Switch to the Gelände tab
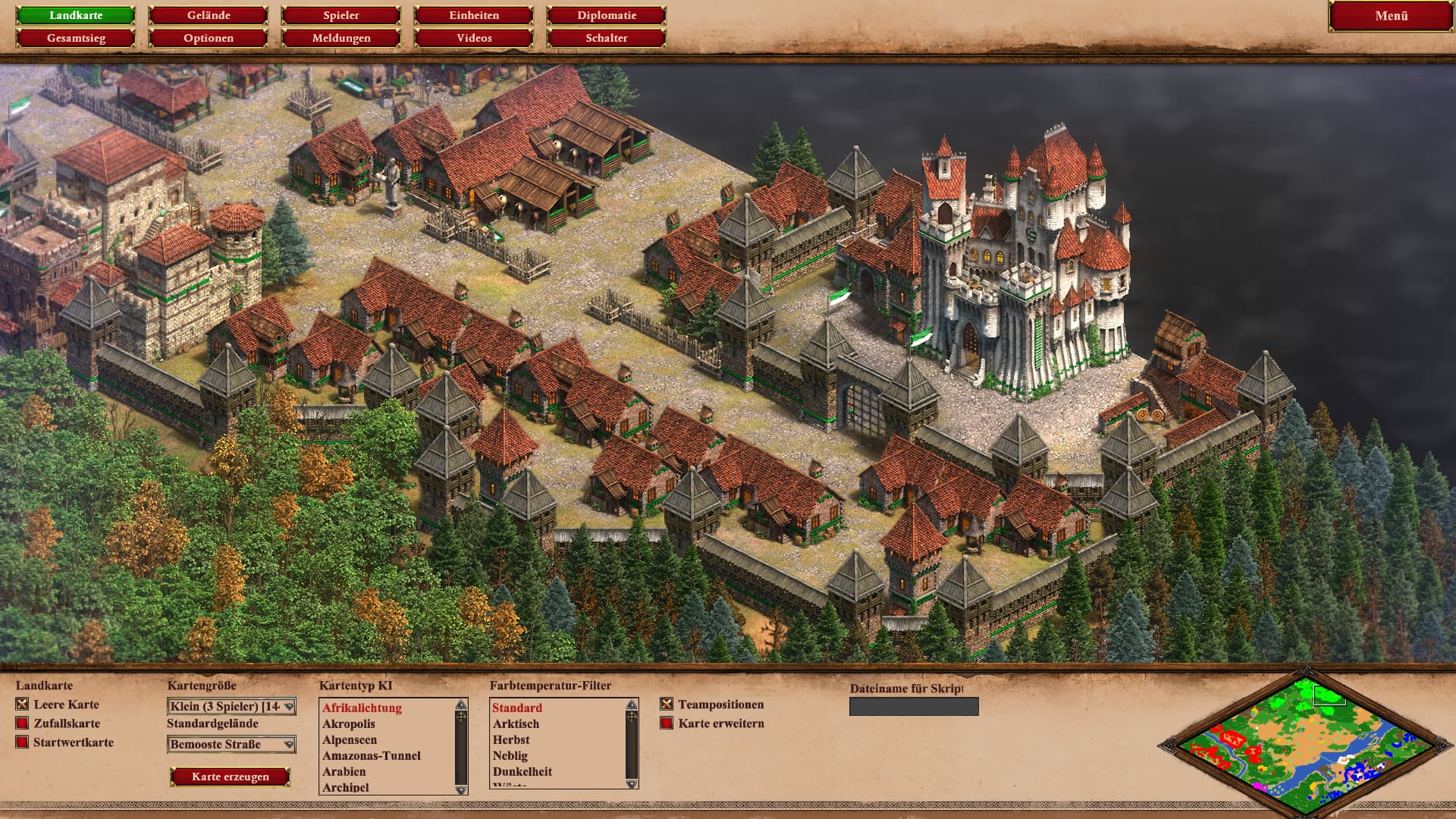Screen dimensions: 1456x819 coord(209,15)
